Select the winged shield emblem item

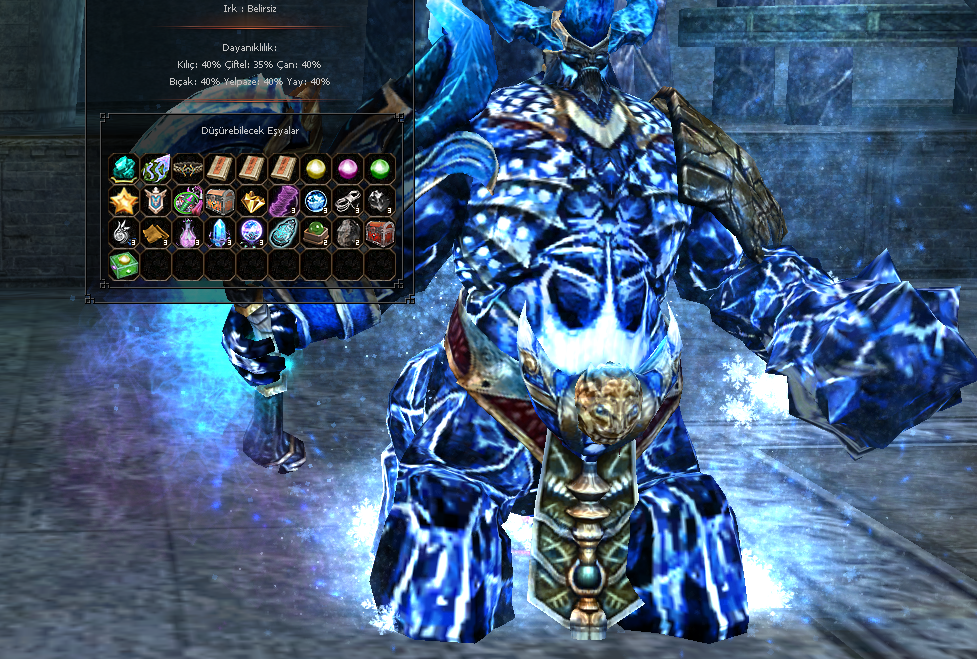(156, 201)
